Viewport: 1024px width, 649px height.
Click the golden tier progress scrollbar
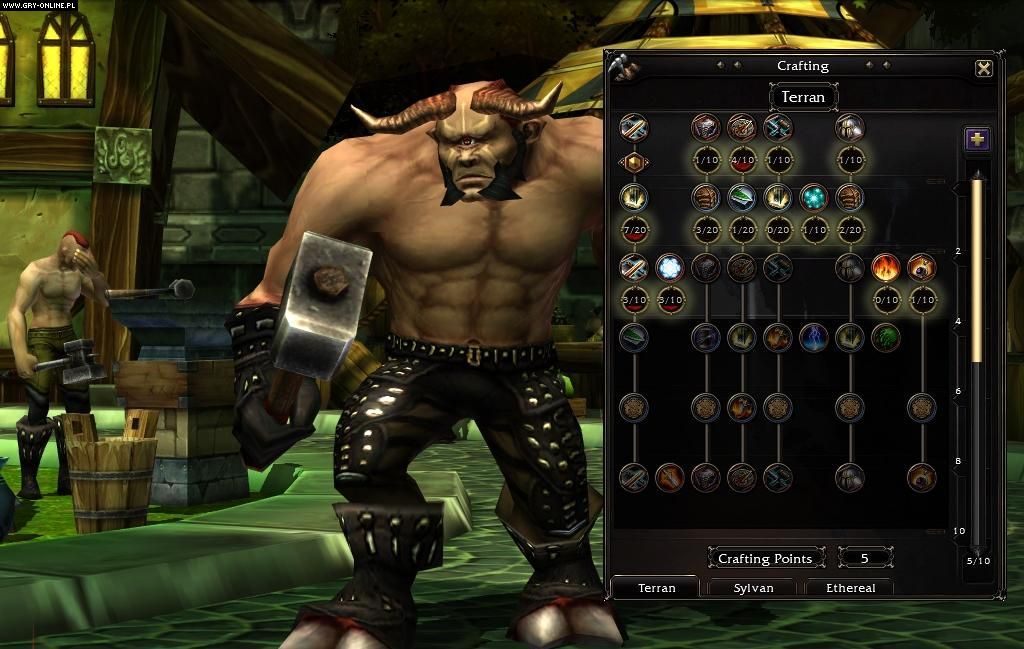977,270
